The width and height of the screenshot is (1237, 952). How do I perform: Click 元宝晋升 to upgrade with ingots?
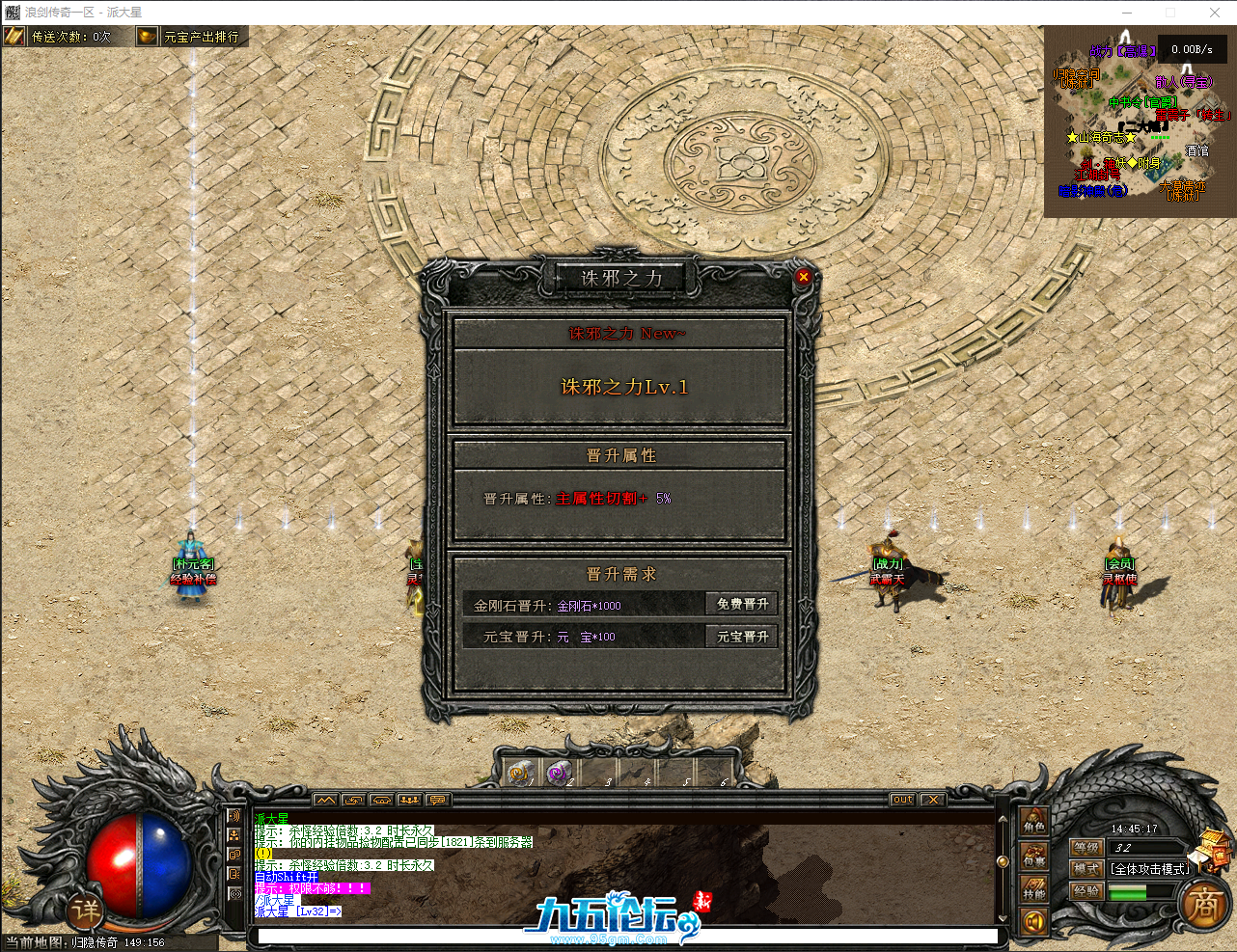(741, 636)
